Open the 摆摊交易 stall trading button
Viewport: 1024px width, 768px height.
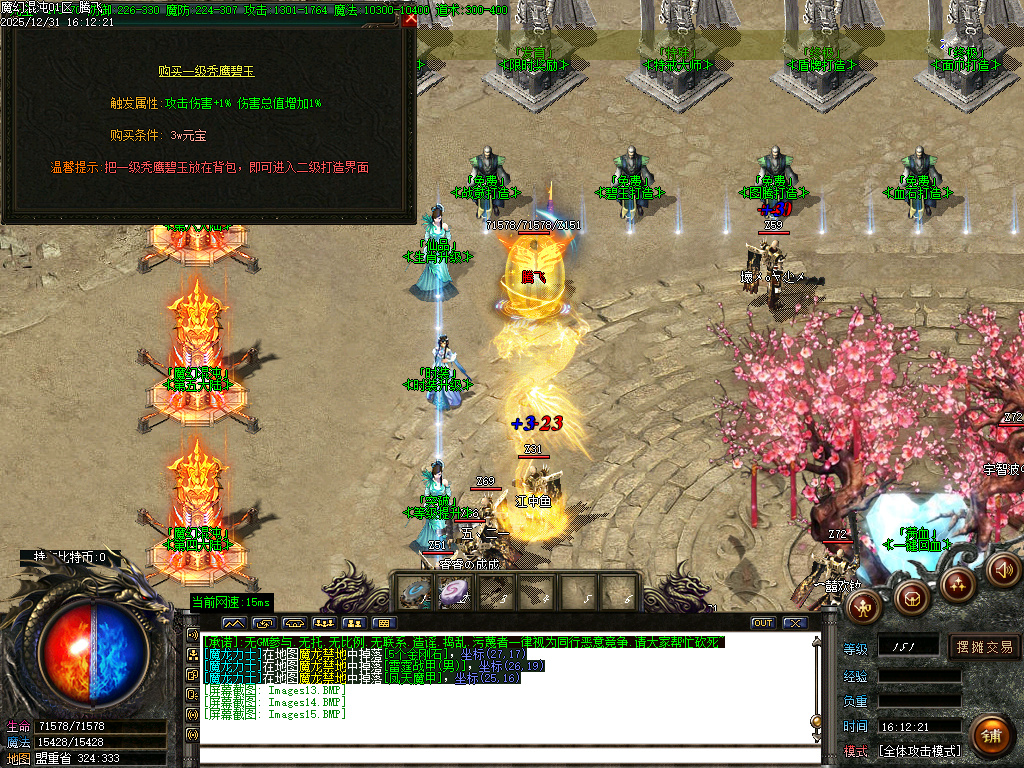click(x=985, y=647)
